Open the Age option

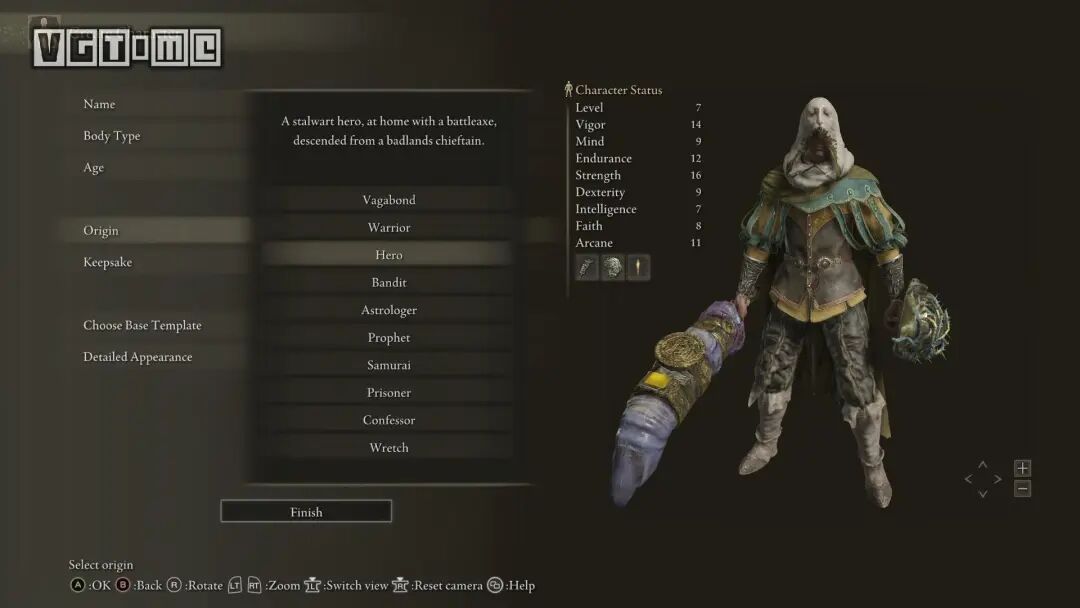[94, 168]
